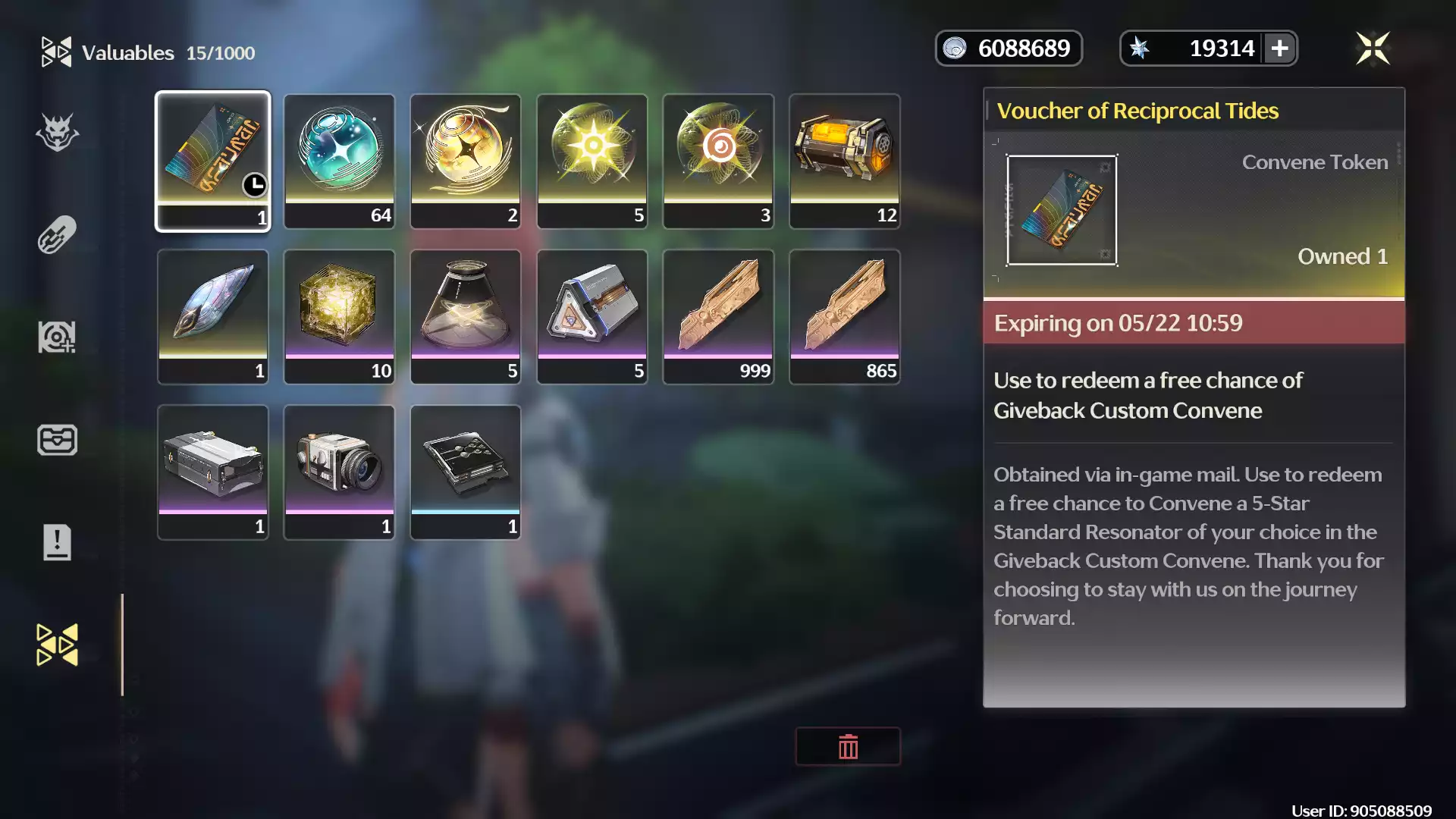Image resolution: width=1456 pixels, height=819 pixels.
Task: Click the highlighted Valuables category icon
Action: (57, 643)
